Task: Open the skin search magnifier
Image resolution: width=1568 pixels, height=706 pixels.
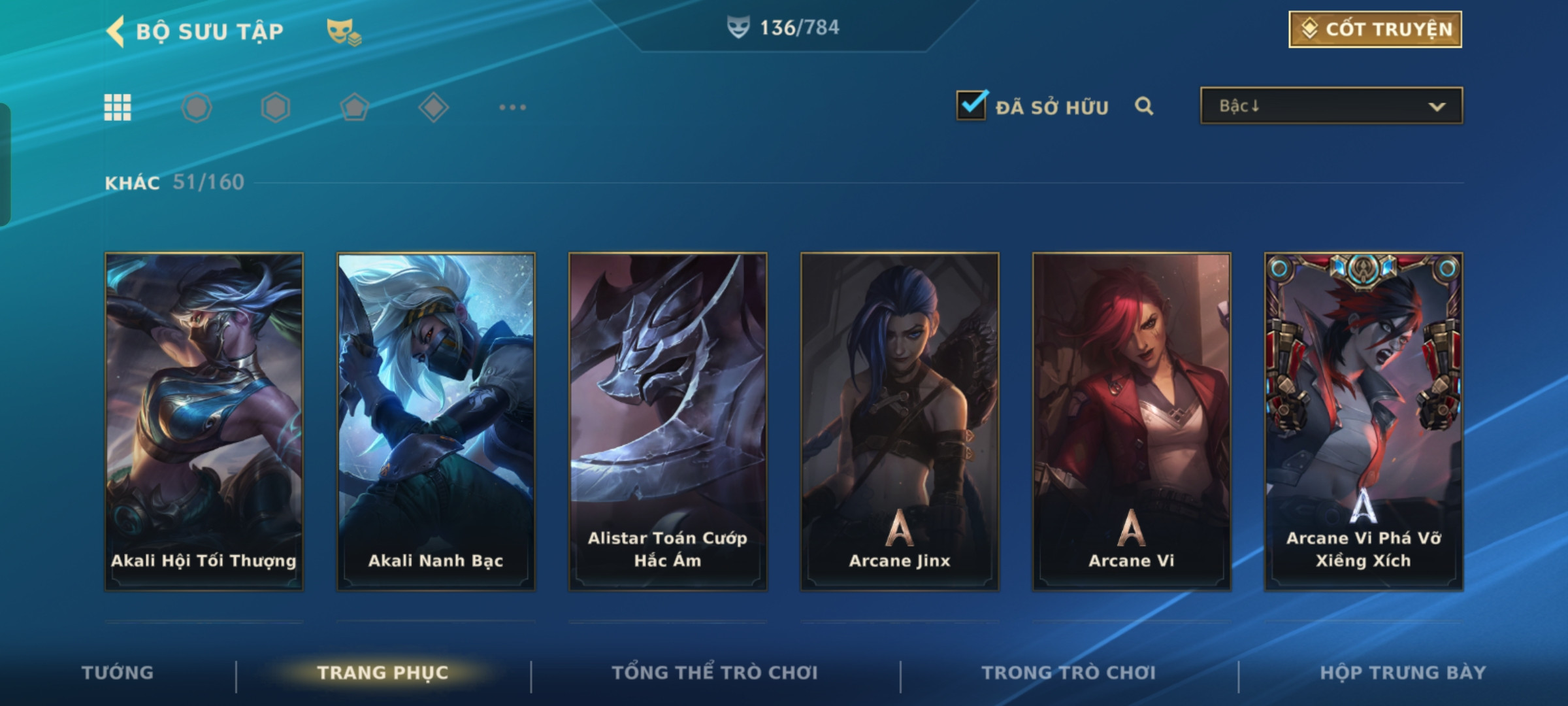Action: (1143, 106)
